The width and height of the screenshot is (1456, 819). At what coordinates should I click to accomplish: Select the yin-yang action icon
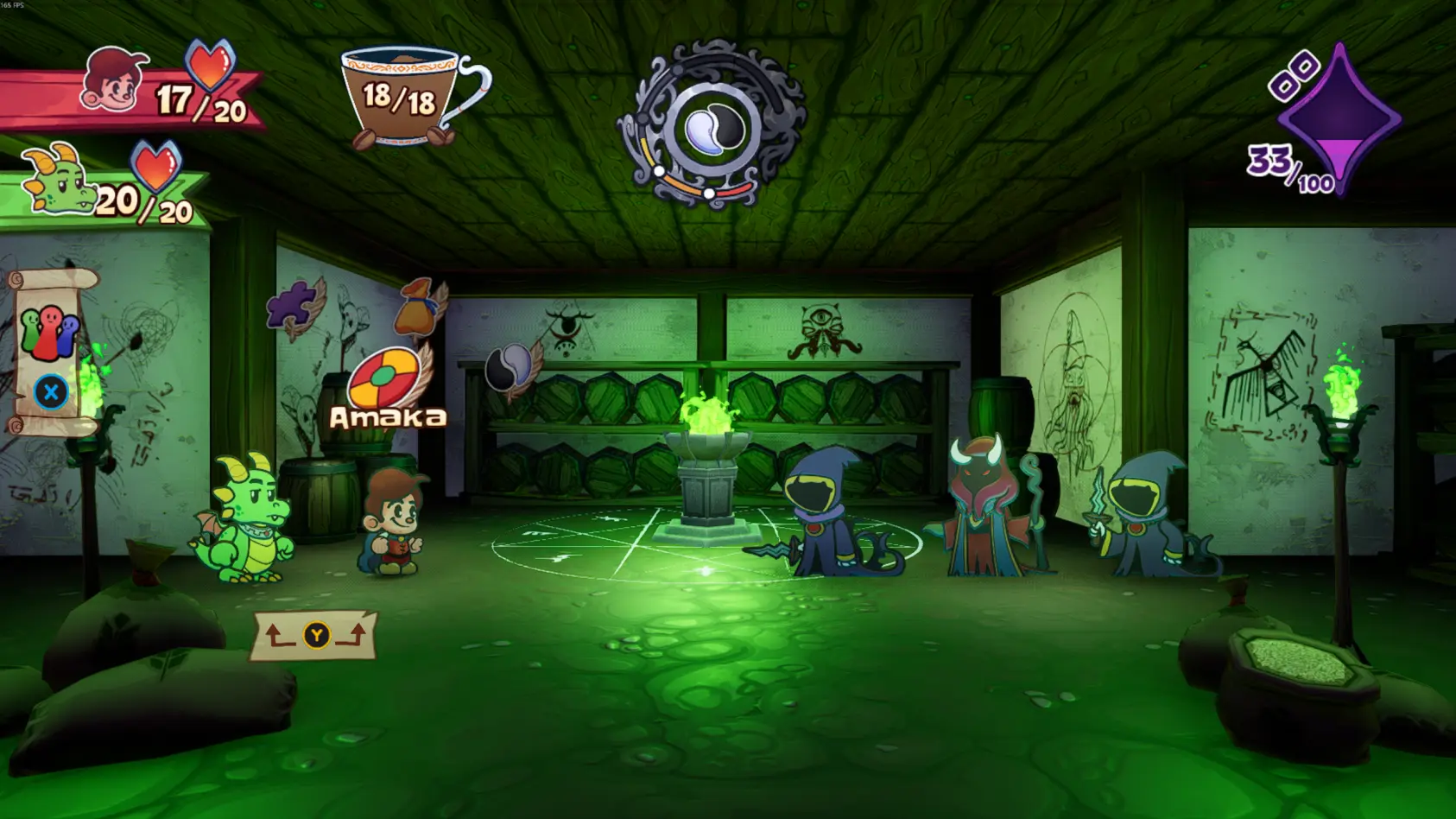pyautogui.click(x=510, y=369)
